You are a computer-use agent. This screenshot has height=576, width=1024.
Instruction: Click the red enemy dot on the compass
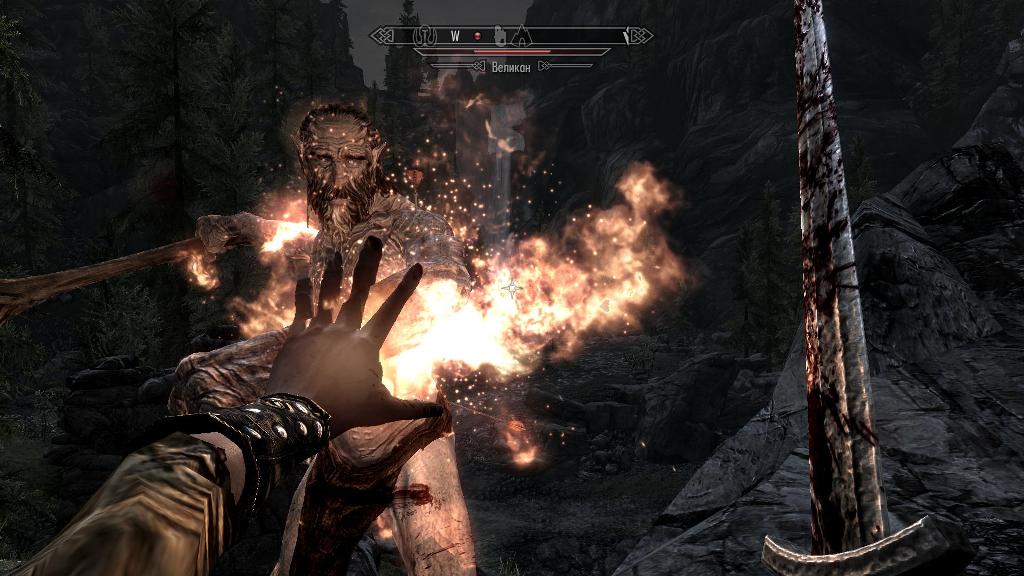point(477,36)
